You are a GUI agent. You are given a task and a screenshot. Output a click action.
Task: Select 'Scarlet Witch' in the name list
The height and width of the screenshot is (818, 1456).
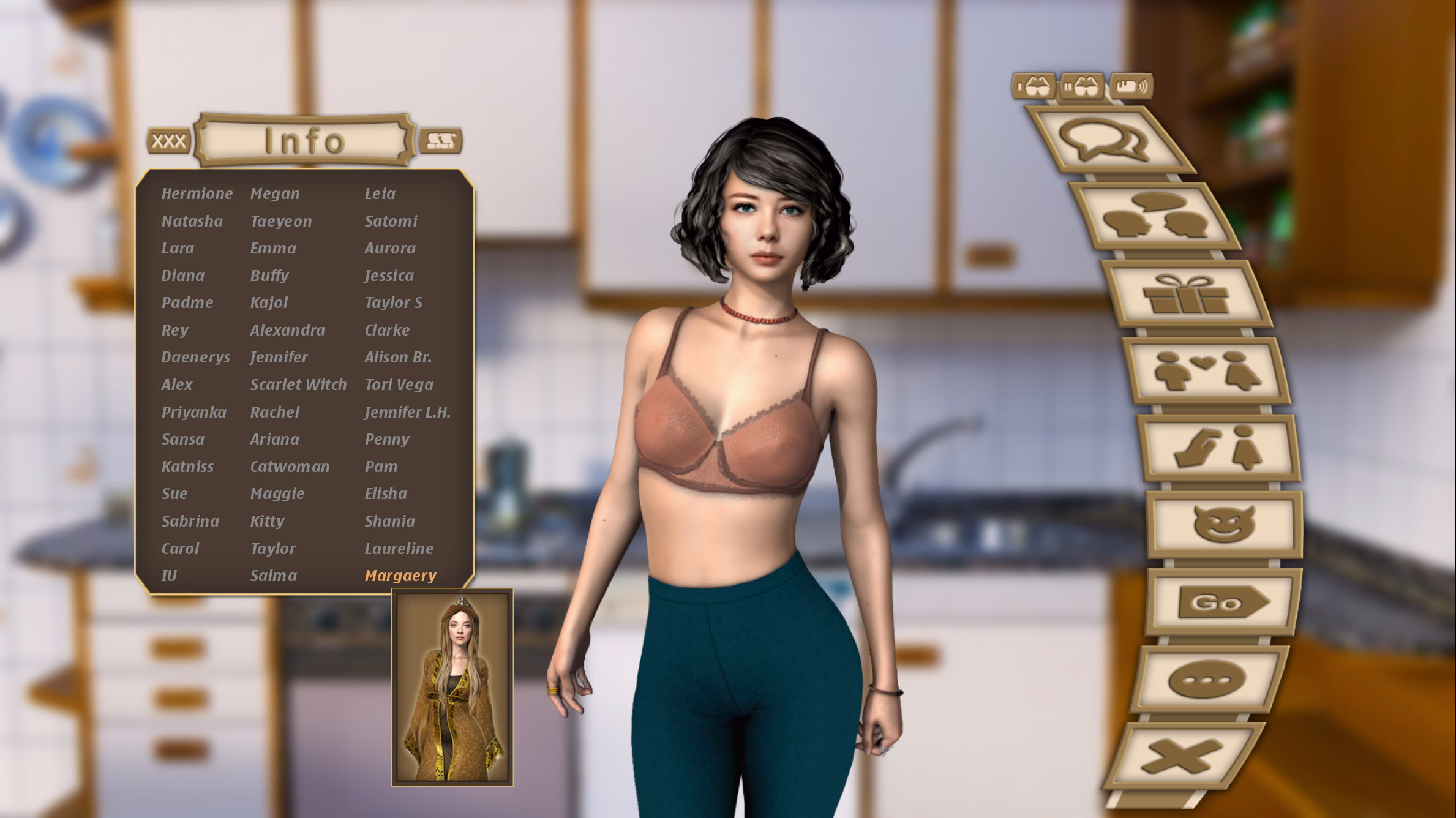pos(299,385)
